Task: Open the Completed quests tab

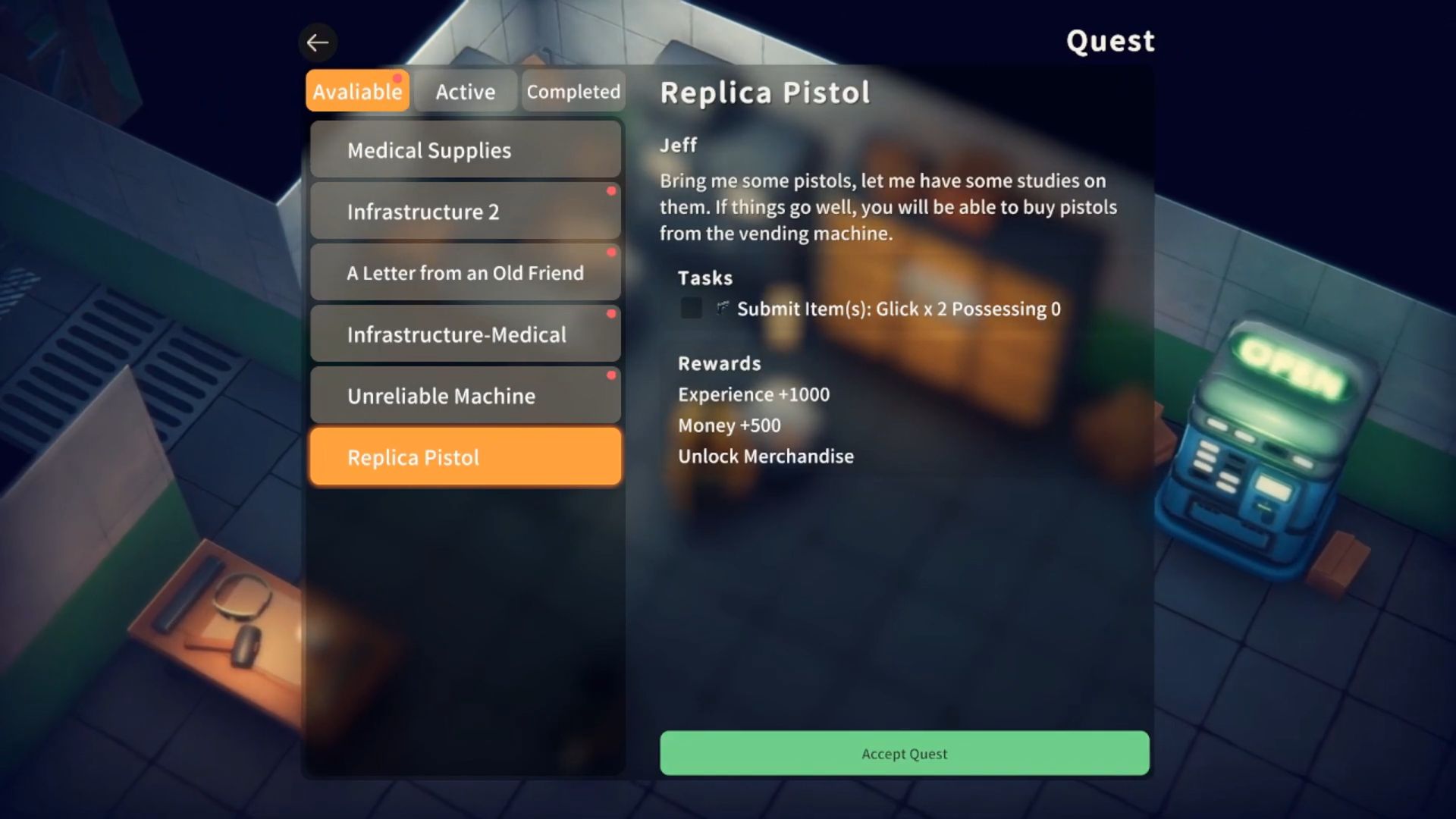Action: (573, 91)
